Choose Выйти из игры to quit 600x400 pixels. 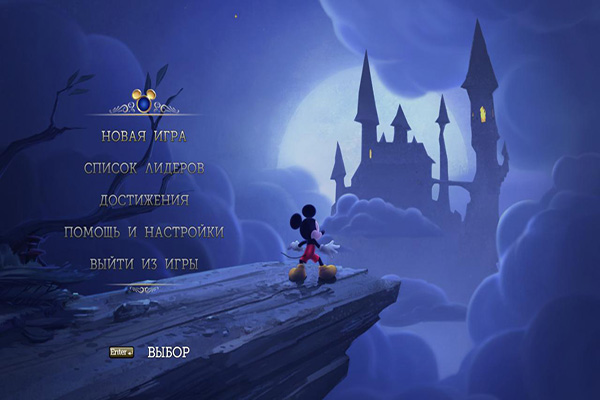coord(144,264)
